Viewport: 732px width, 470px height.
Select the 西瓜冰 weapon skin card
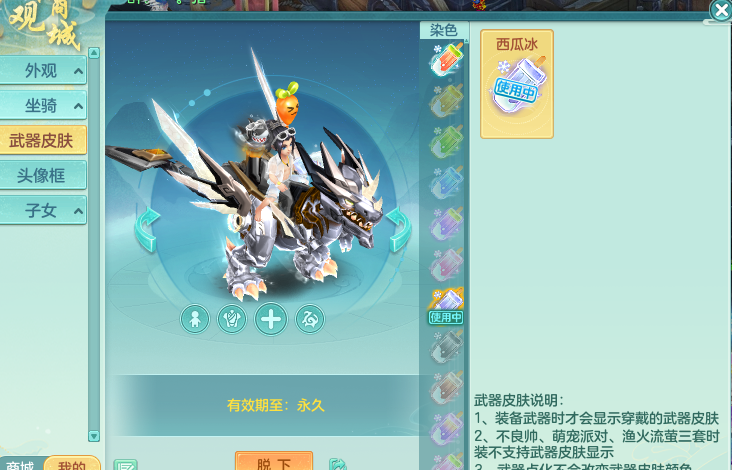[517, 84]
